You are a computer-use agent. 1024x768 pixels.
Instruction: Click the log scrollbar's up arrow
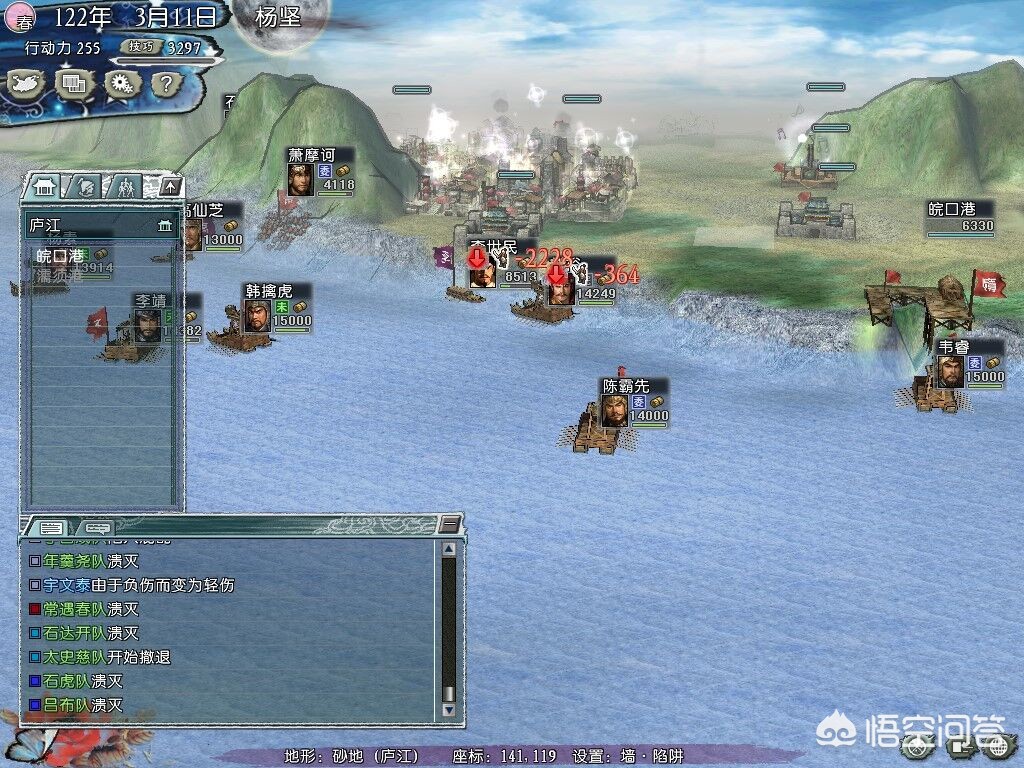(449, 548)
